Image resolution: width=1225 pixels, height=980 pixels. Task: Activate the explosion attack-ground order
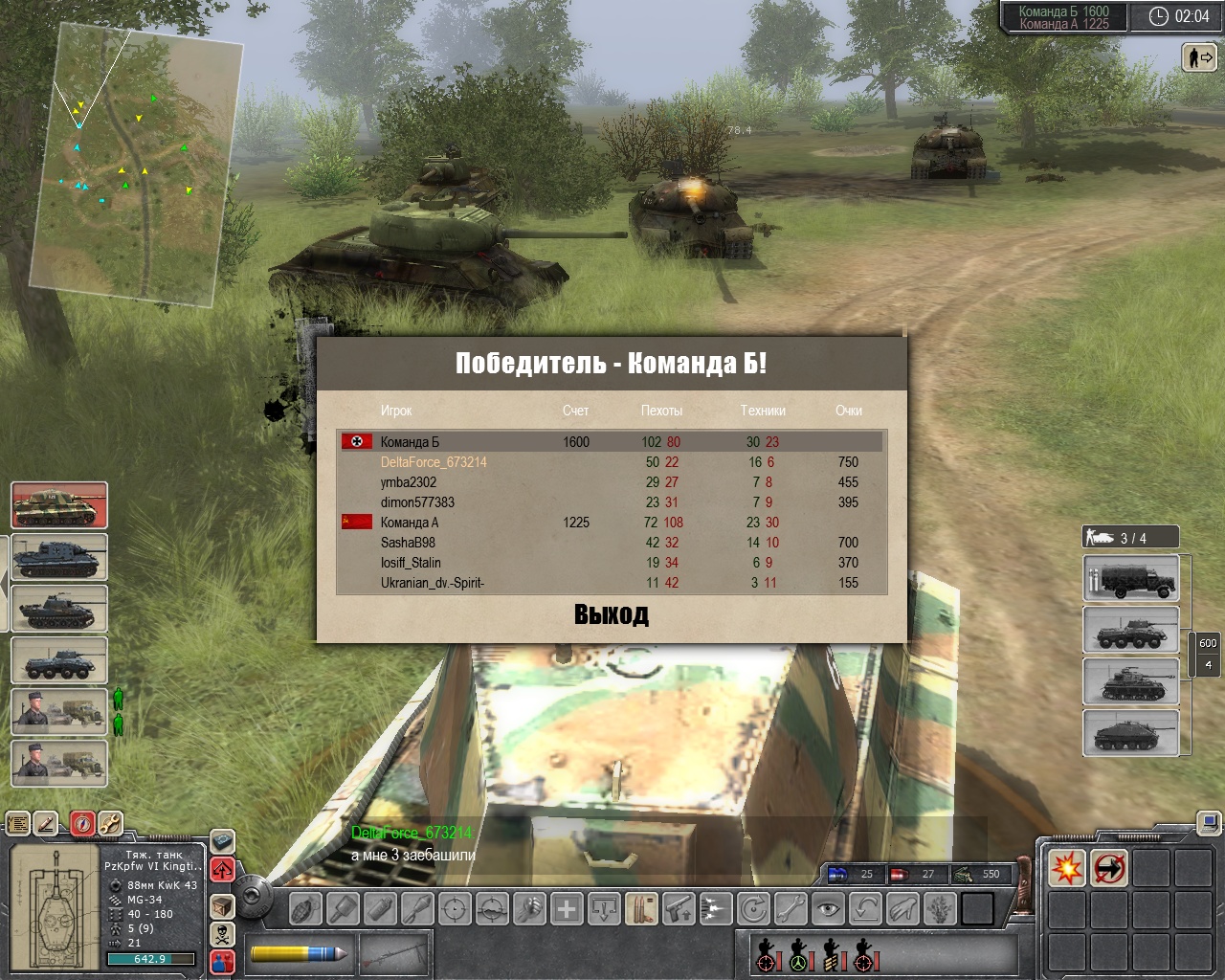click(1067, 869)
